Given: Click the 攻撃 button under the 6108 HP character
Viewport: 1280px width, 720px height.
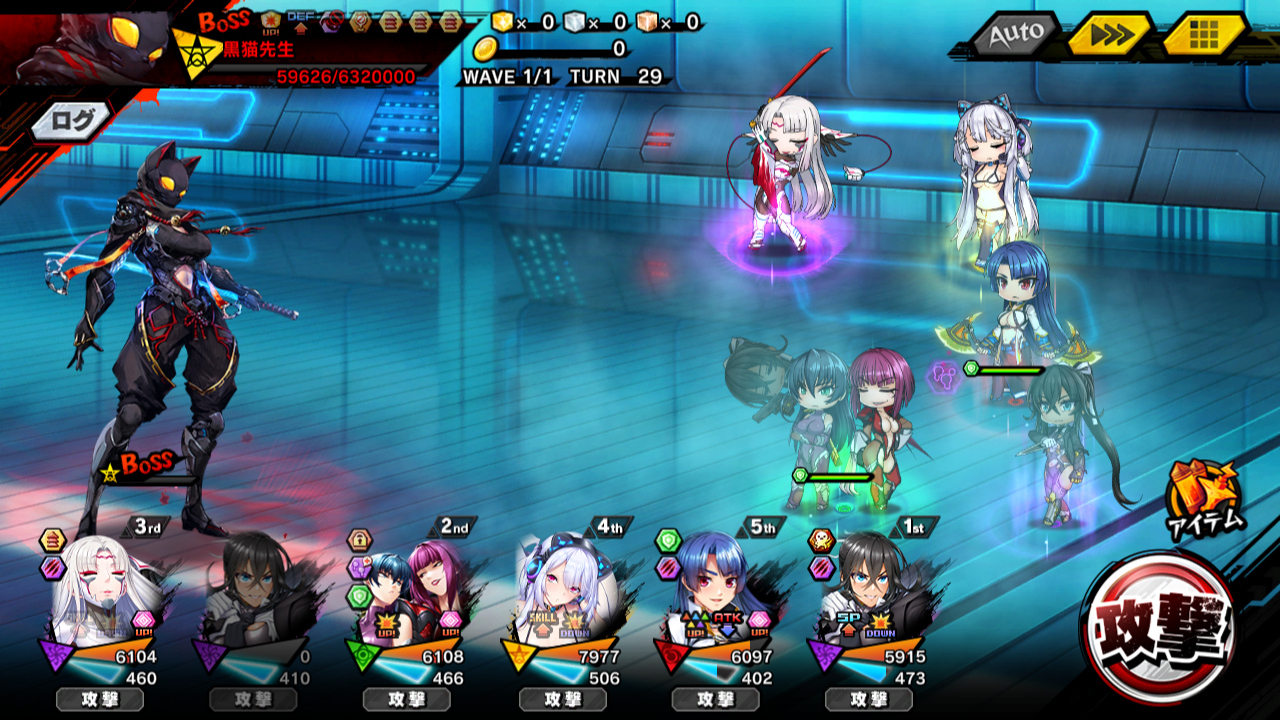Looking at the screenshot, I should (407, 699).
